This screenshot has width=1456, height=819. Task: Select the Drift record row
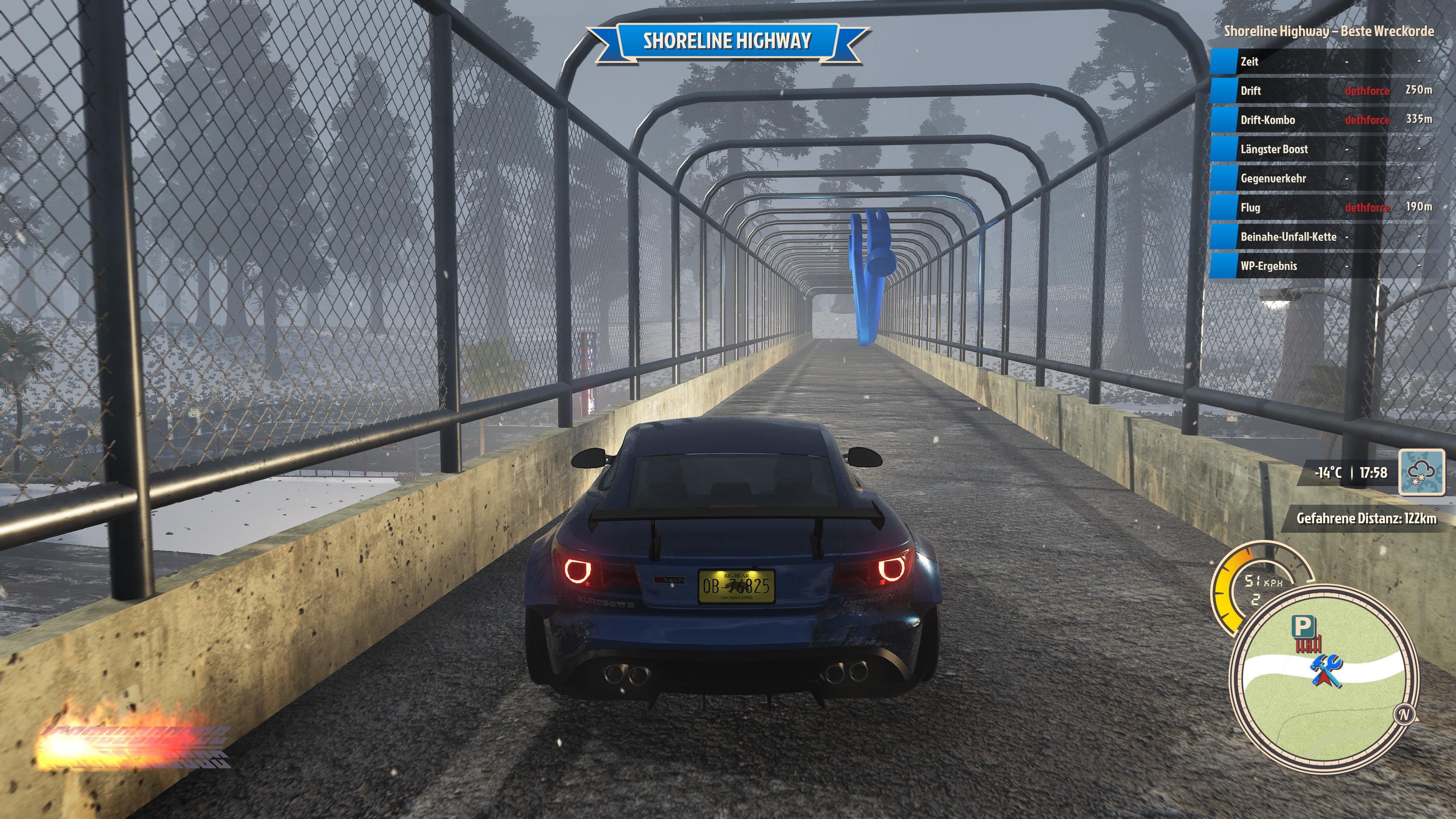[1323, 91]
